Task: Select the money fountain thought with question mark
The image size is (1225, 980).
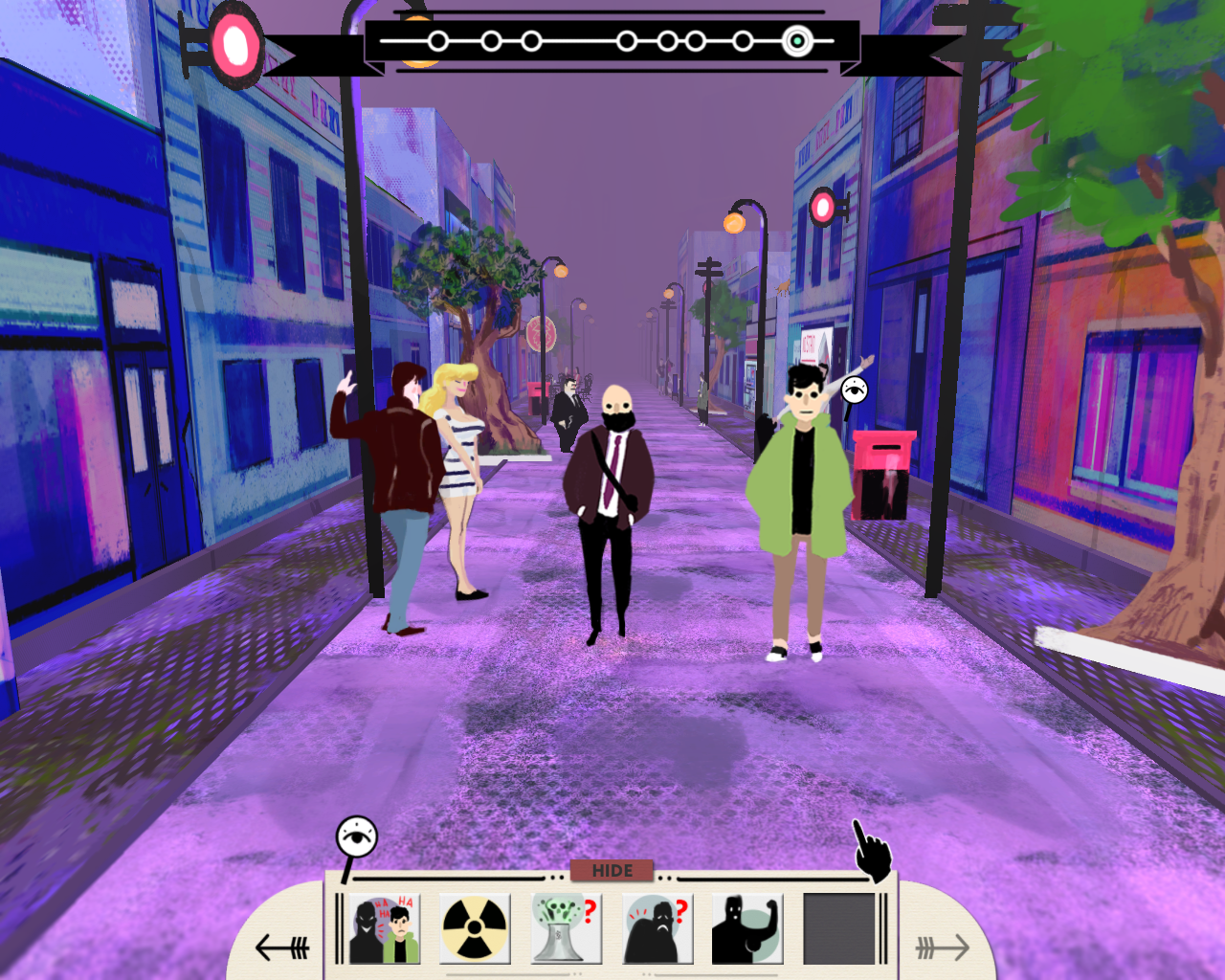Action: 568,926
